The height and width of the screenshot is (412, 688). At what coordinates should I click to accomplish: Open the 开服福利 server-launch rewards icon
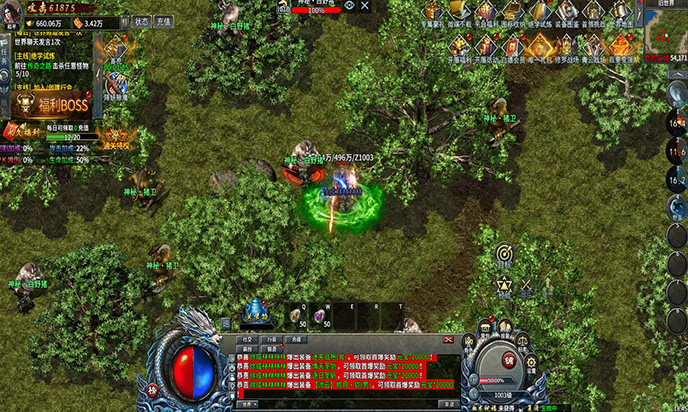(x=460, y=45)
